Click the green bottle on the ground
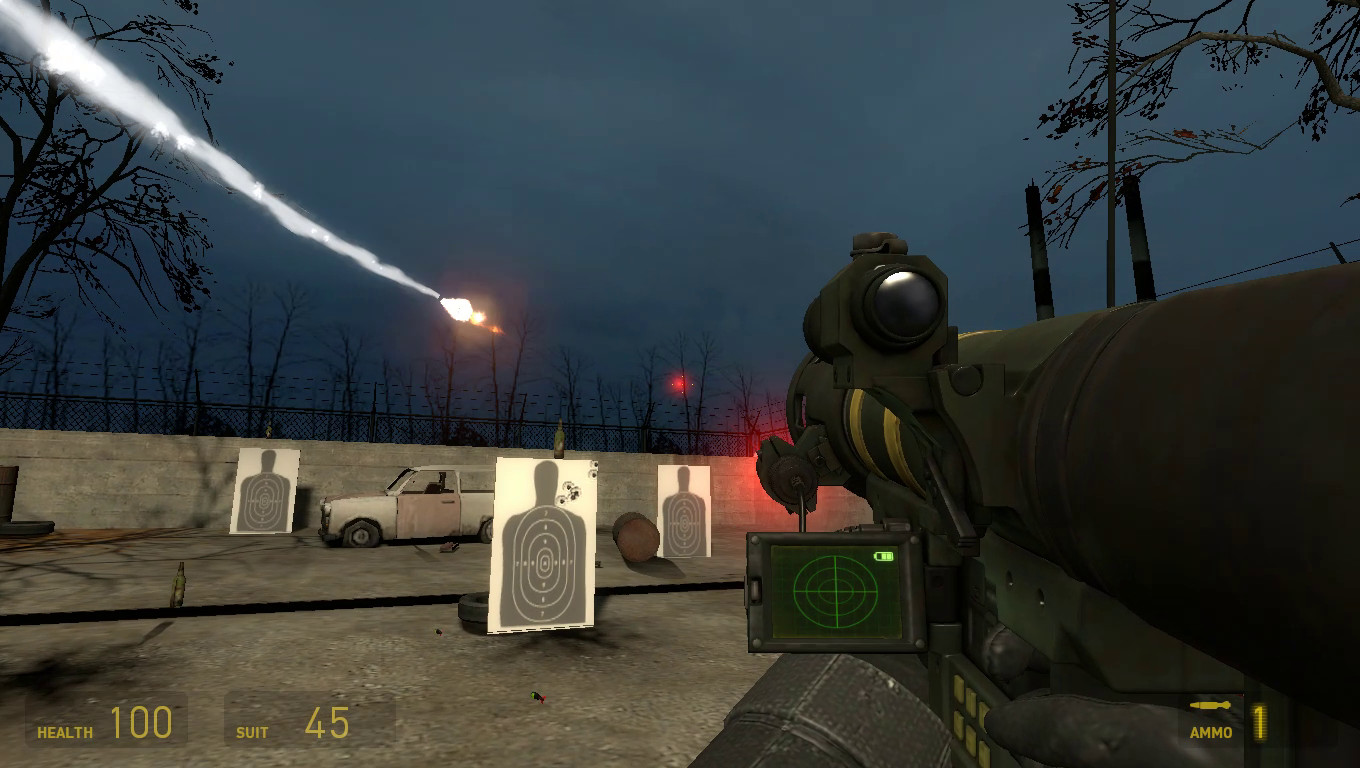 [x=178, y=585]
